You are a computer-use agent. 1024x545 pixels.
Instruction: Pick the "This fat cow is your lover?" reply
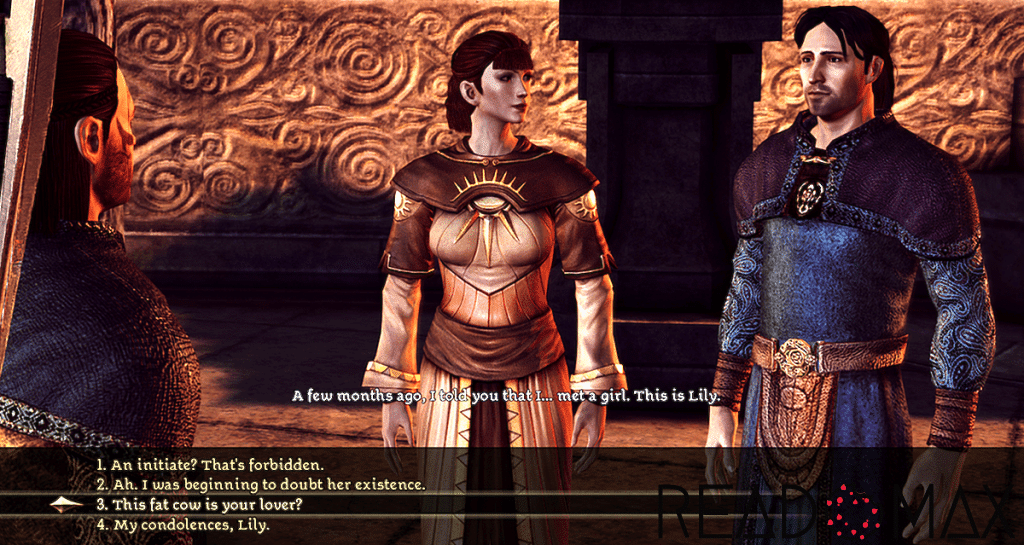pyautogui.click(x=200, y=504)
